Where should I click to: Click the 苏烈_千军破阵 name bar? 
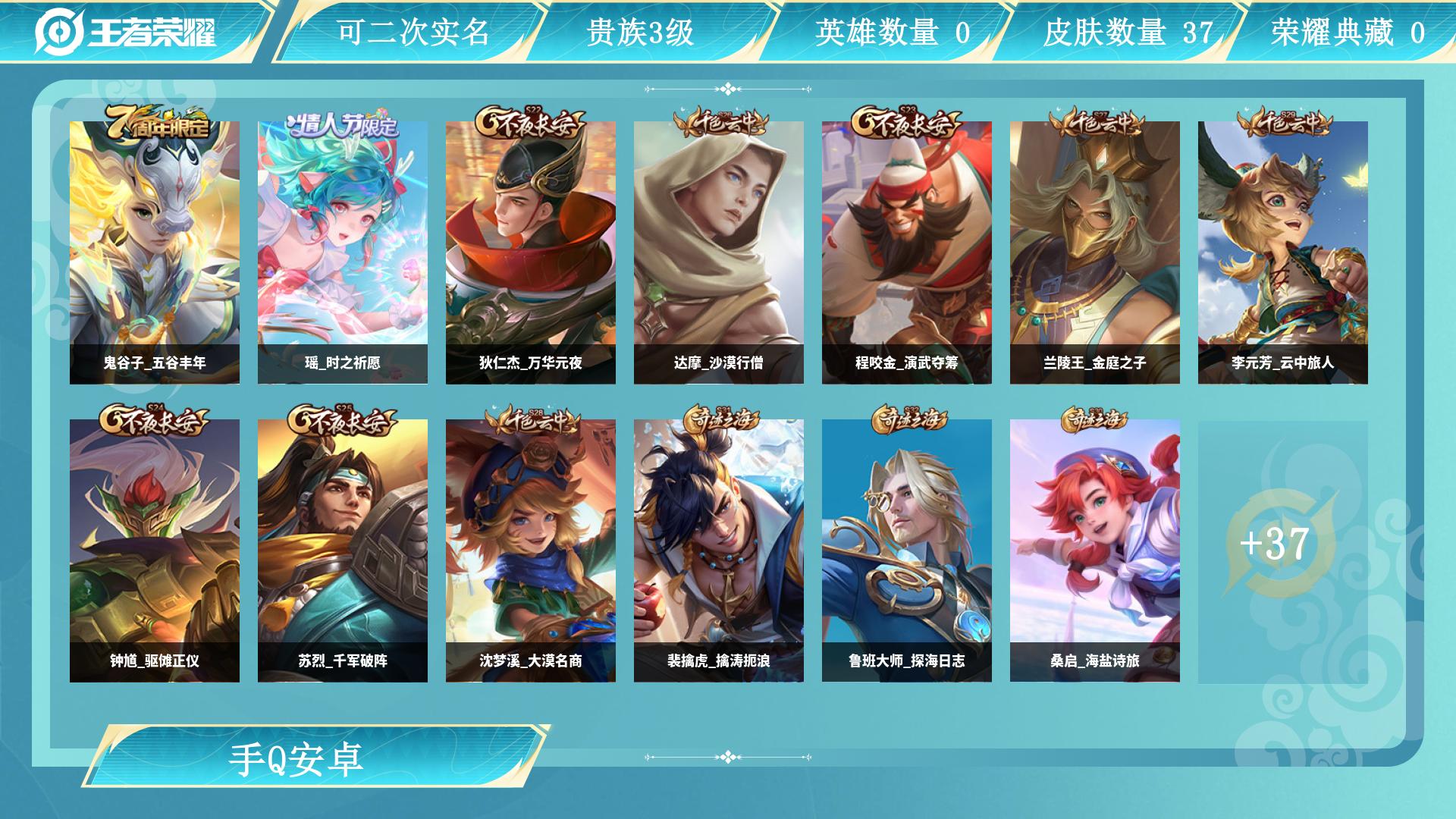click(x=343, y=661)
